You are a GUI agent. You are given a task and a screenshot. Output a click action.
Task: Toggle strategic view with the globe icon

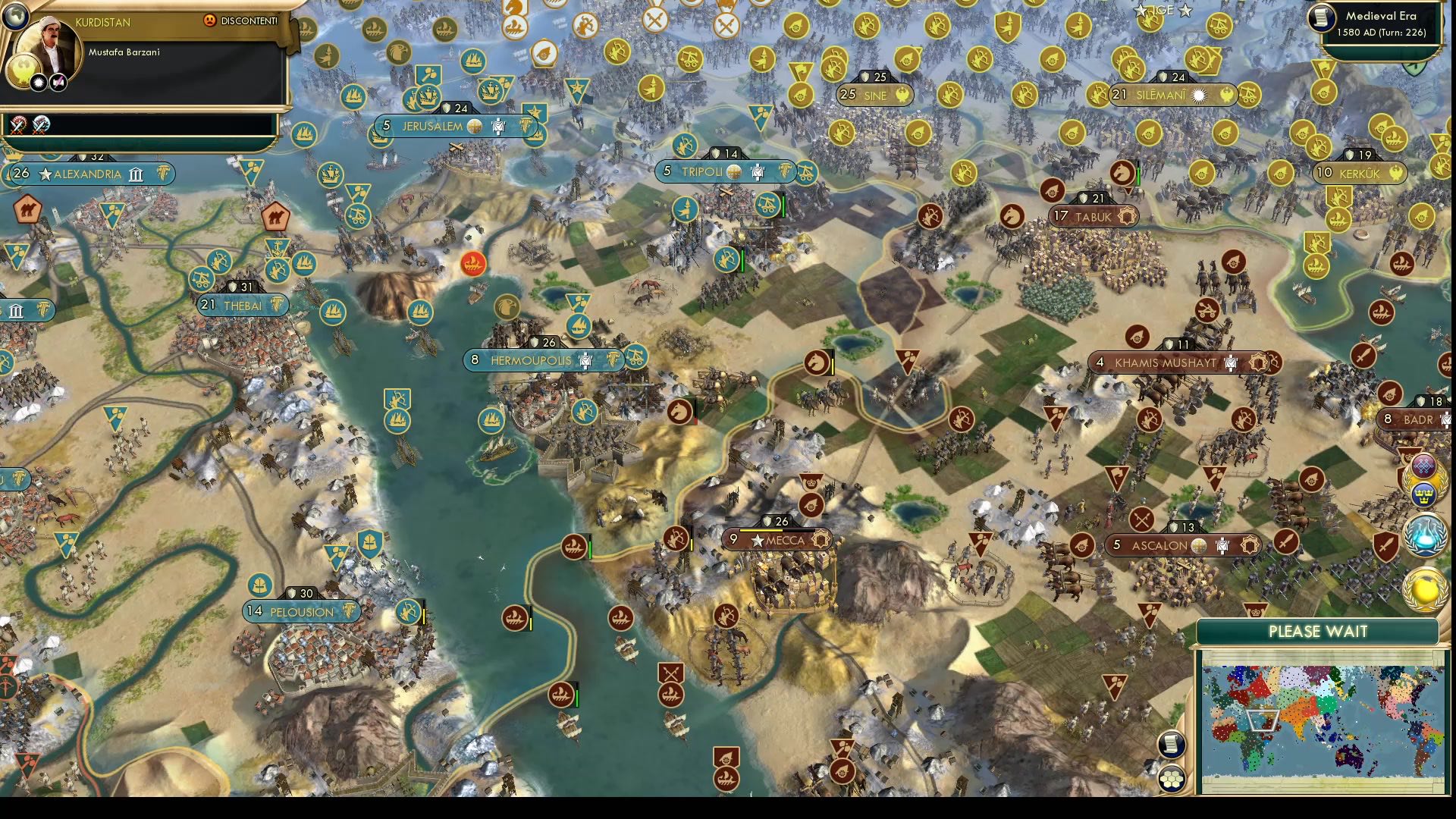click(16, 17)
